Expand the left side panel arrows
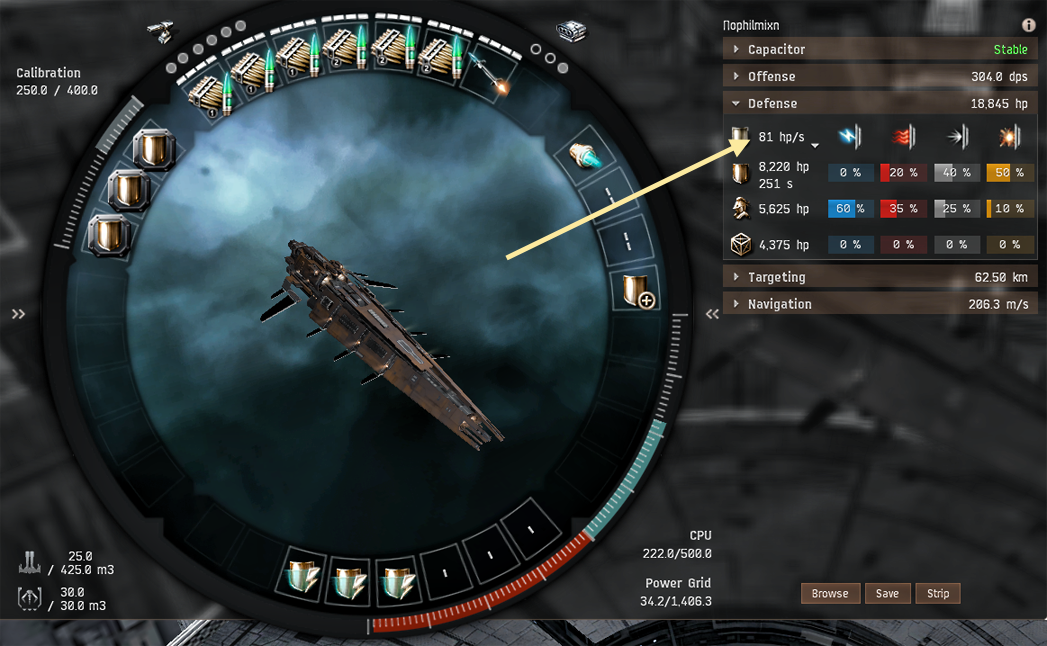 coord(18,314)
